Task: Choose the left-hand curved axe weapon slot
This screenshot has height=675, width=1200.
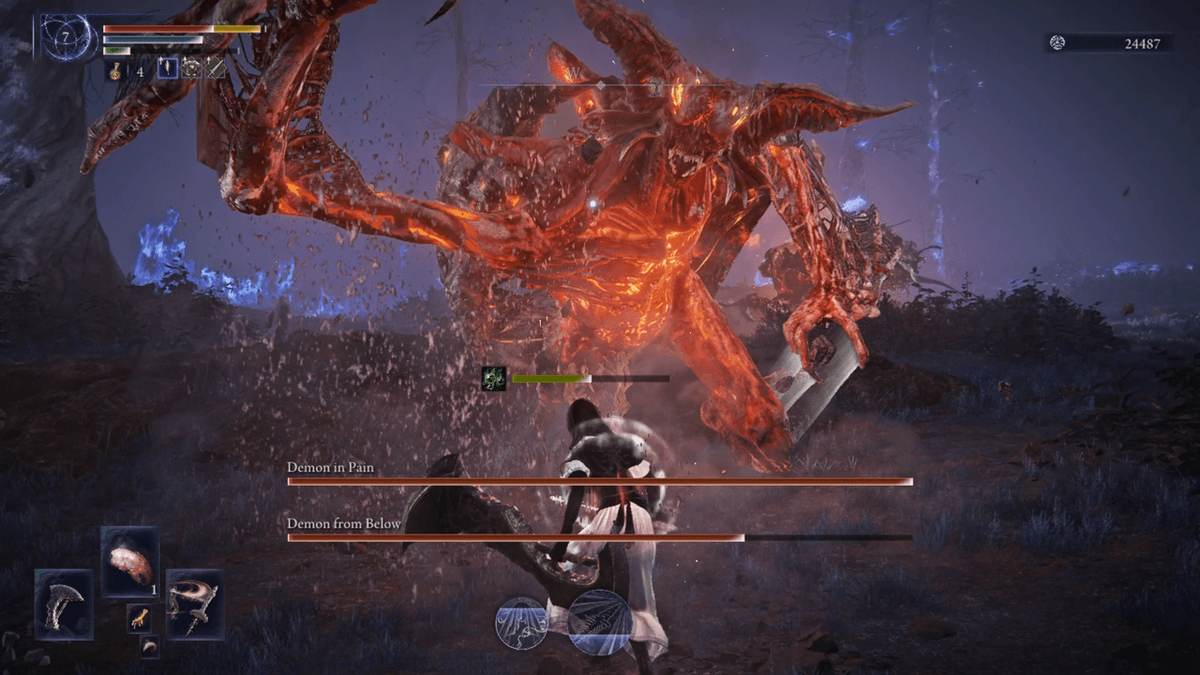Action: point(64,604)
